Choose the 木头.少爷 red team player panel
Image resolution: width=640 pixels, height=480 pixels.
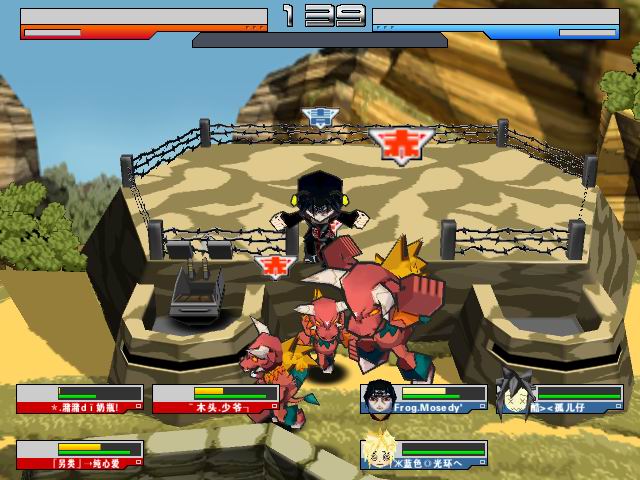coord(216,399)
